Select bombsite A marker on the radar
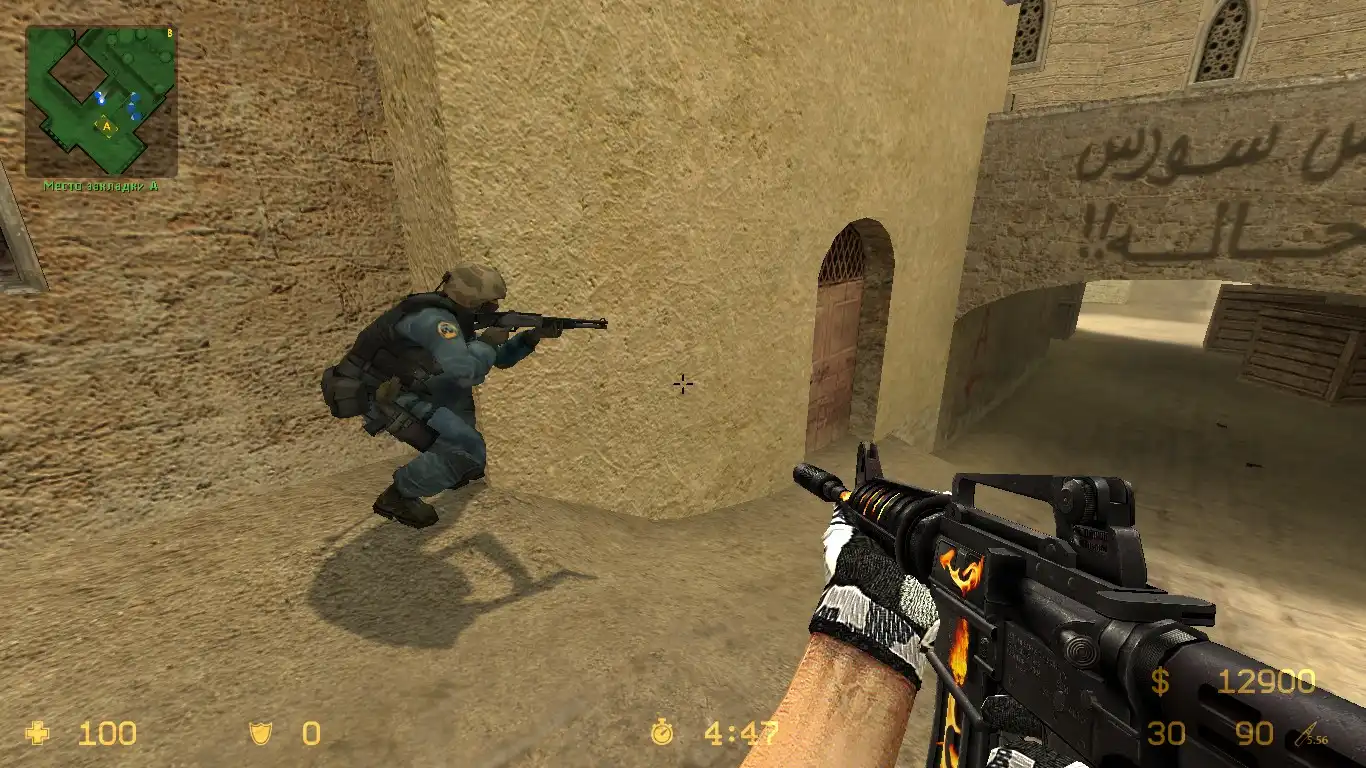The height and width of the screenshot is (768, 1366). 106,126
